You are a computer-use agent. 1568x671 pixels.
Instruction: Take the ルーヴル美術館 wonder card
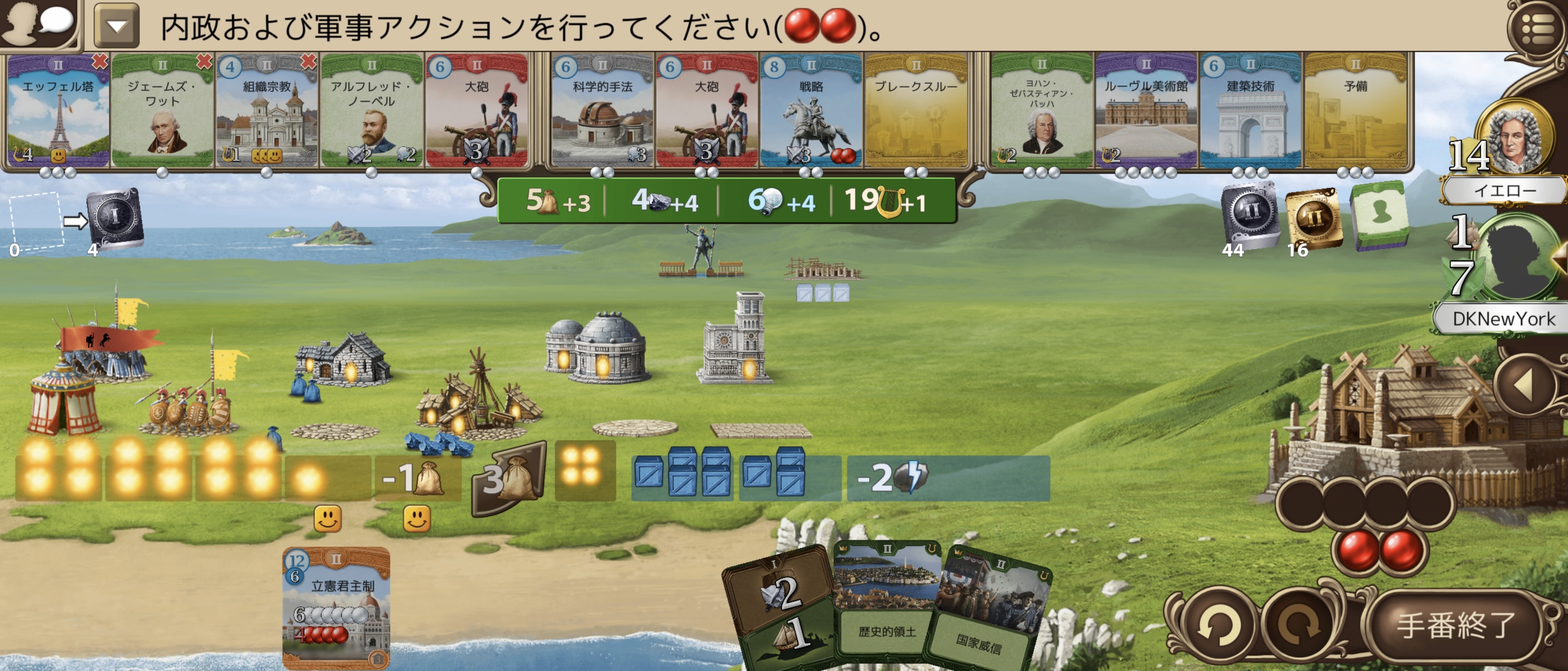(1145, 113)
